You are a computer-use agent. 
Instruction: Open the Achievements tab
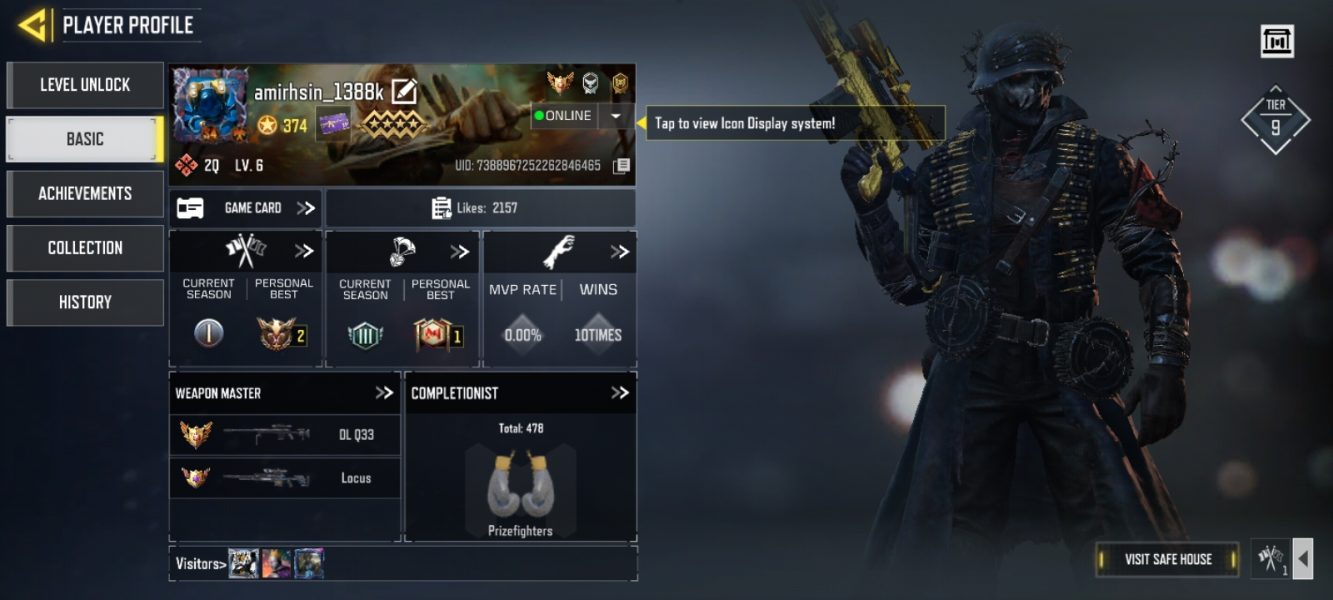(85, 193)
